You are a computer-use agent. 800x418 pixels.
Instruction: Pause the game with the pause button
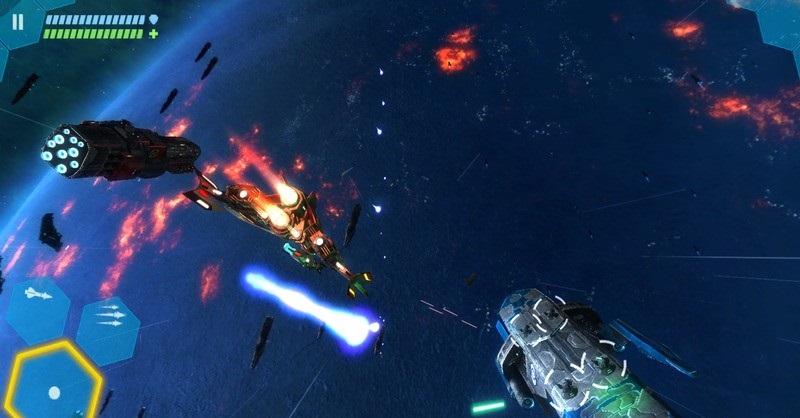pyautogui.click(x=16, y=22)
